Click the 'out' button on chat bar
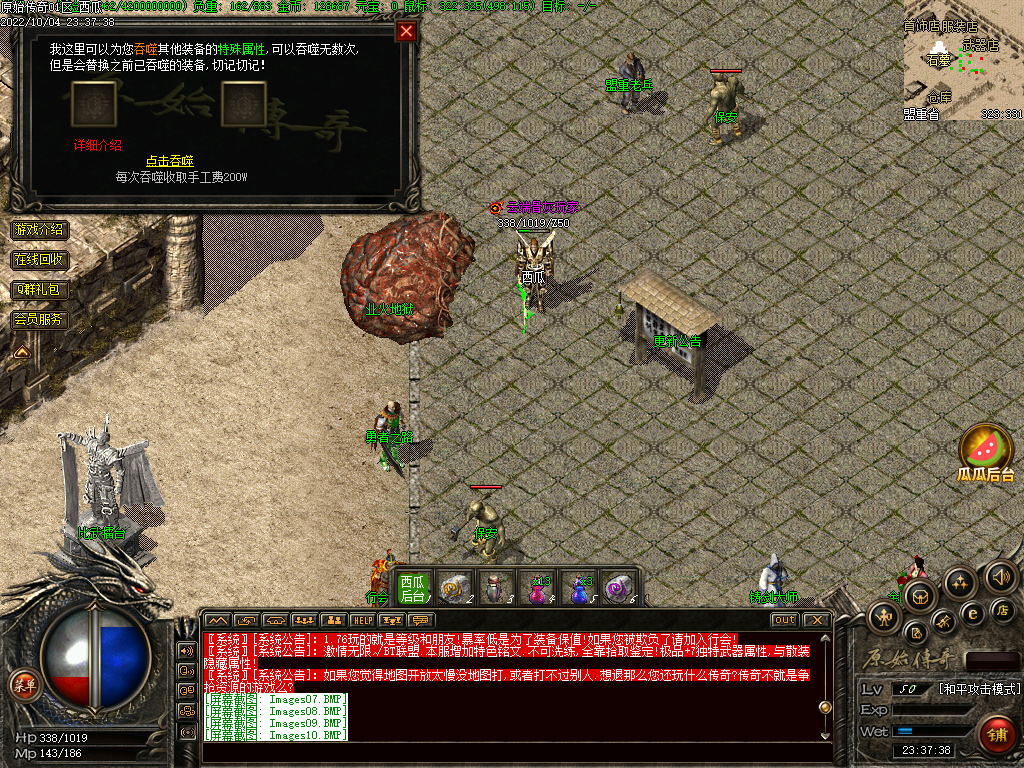 785,620
